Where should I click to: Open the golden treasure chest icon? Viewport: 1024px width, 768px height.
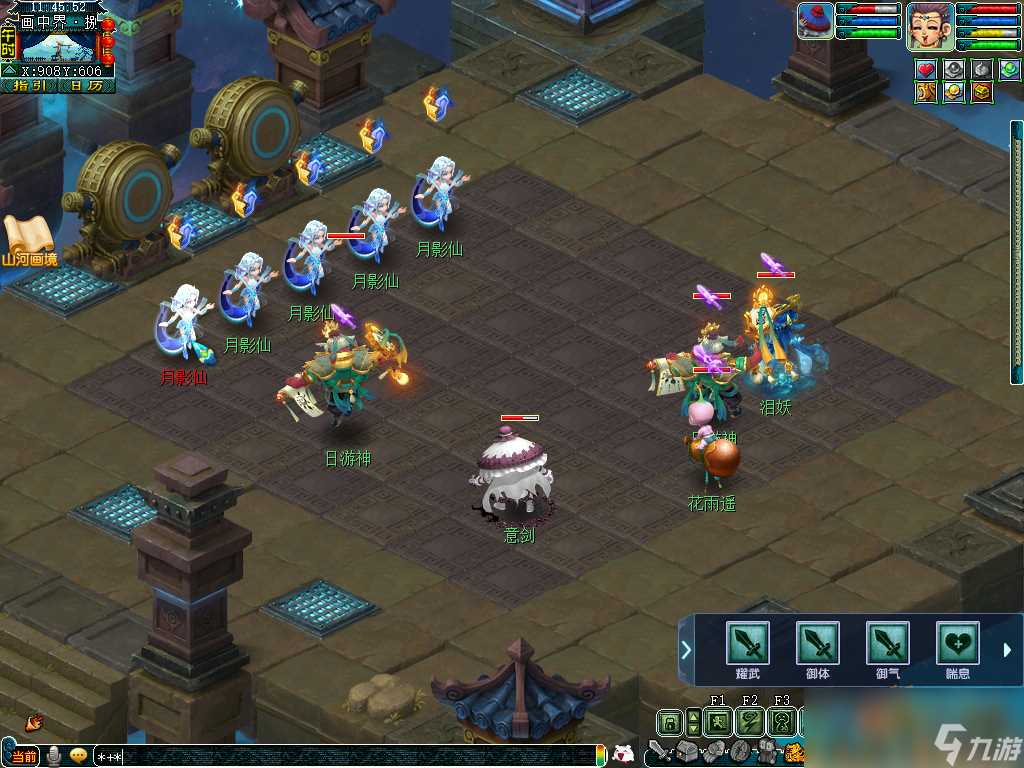(x=981, y=92)
